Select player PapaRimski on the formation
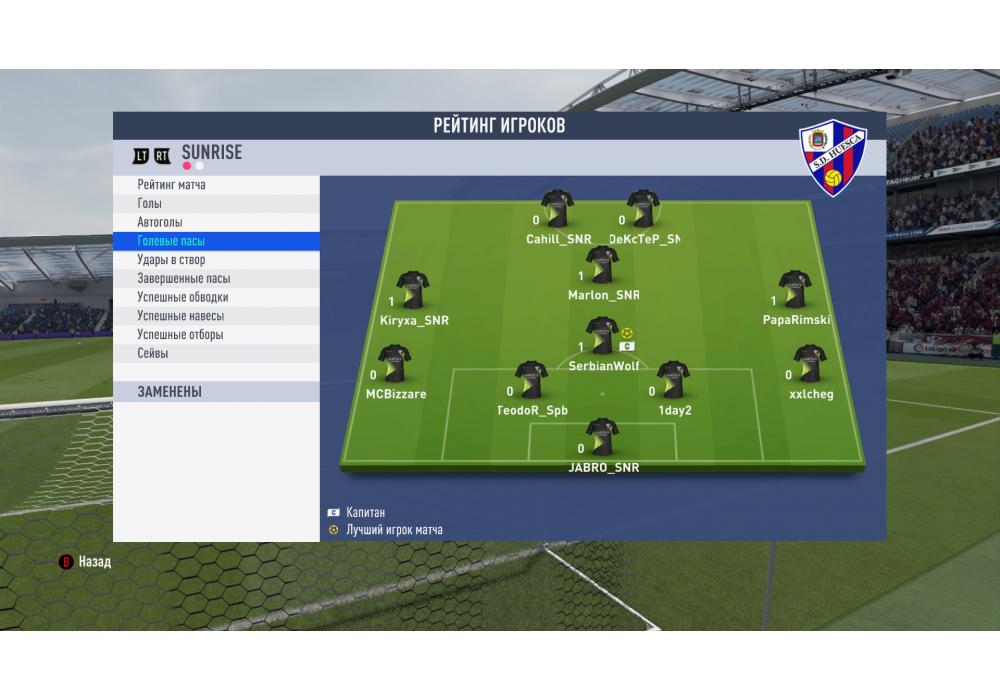The image size is (1000, 700). (x=795, y=290)
